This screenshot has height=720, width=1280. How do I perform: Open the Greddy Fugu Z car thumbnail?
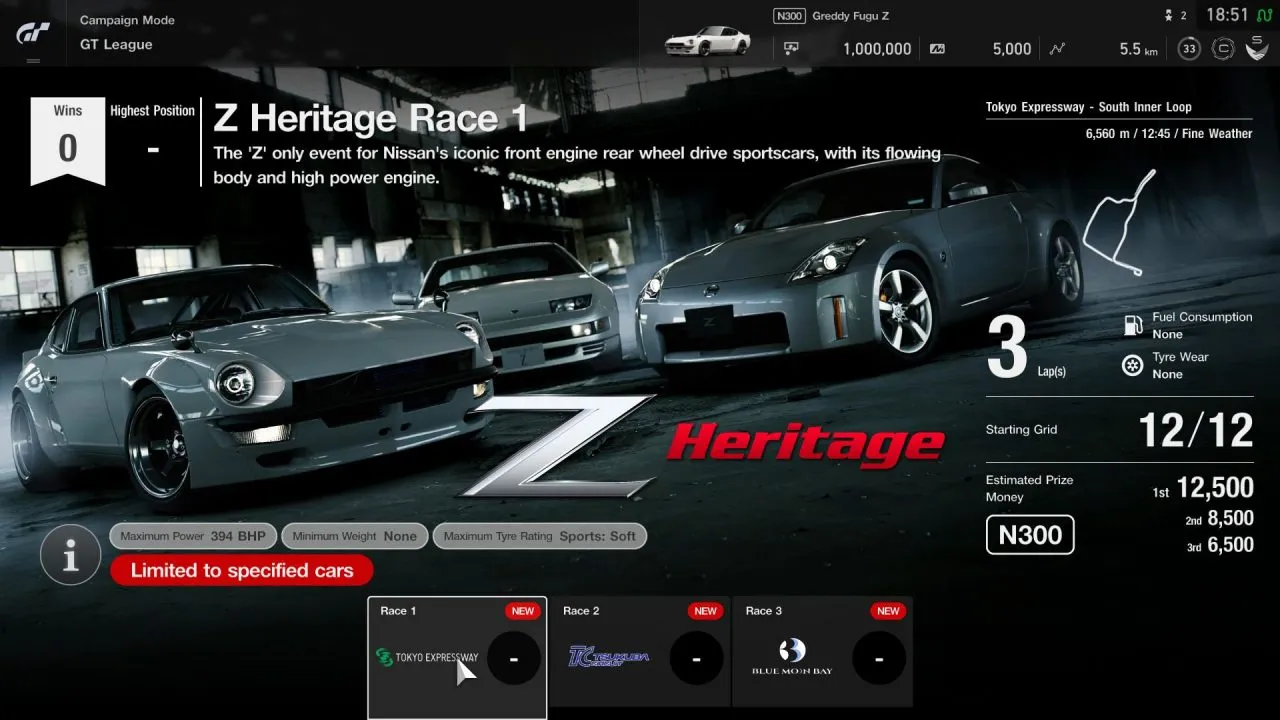(708, 41)
